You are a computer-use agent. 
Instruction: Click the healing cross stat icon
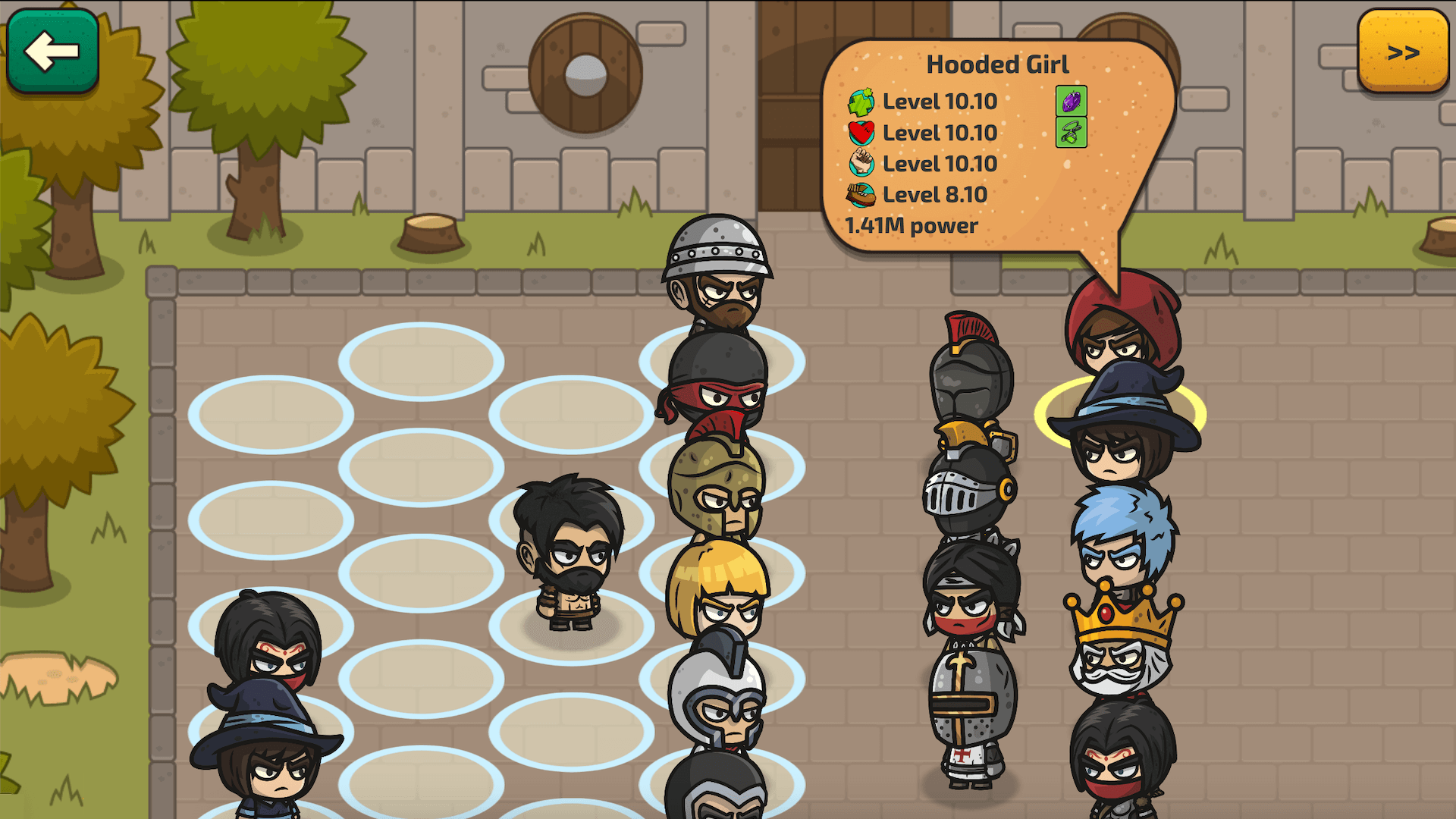click(860, 102)
